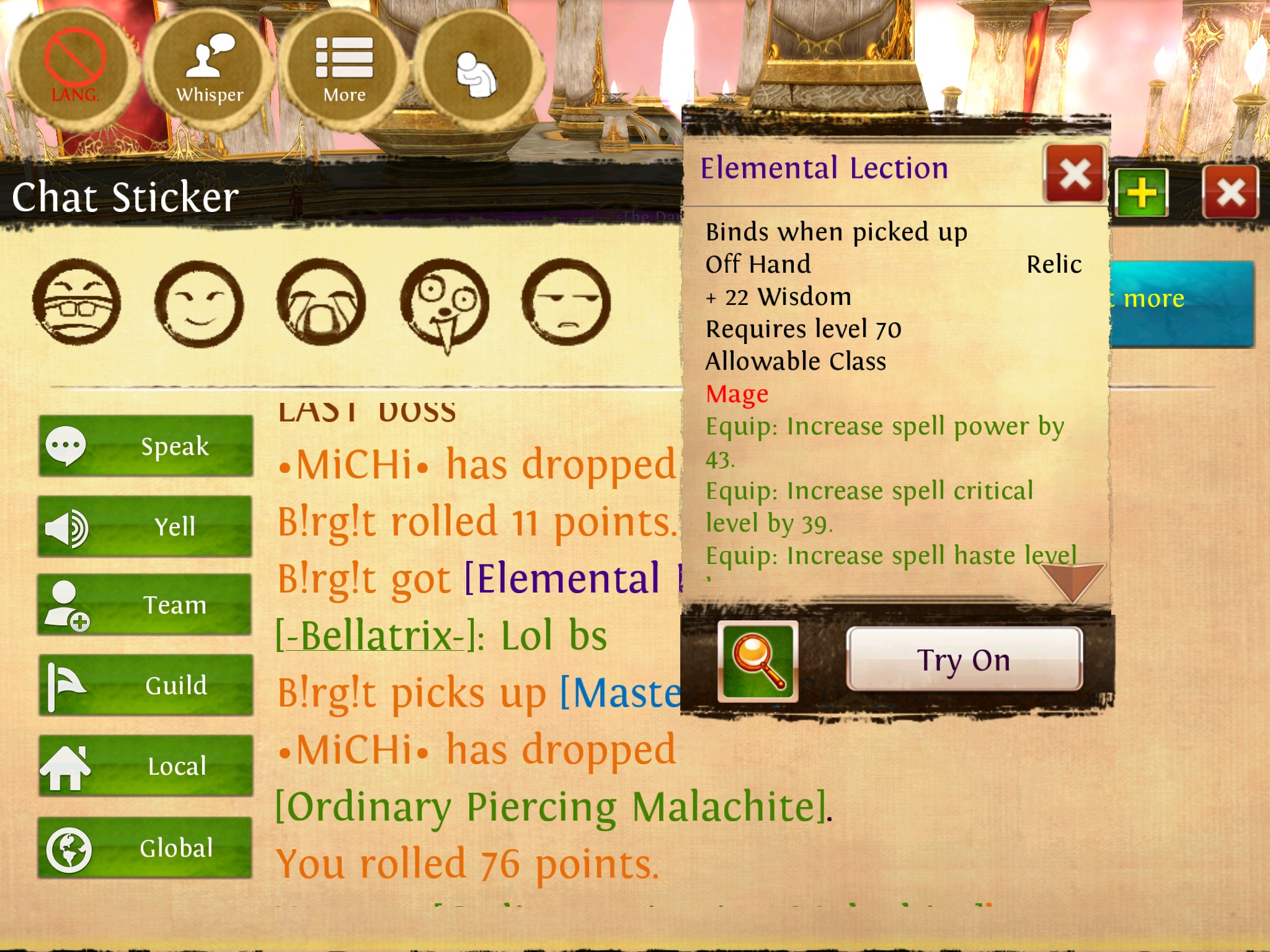Click the green plus button
The width and height of the screenshot is (1270, 952).
(x=1142, y=192)
